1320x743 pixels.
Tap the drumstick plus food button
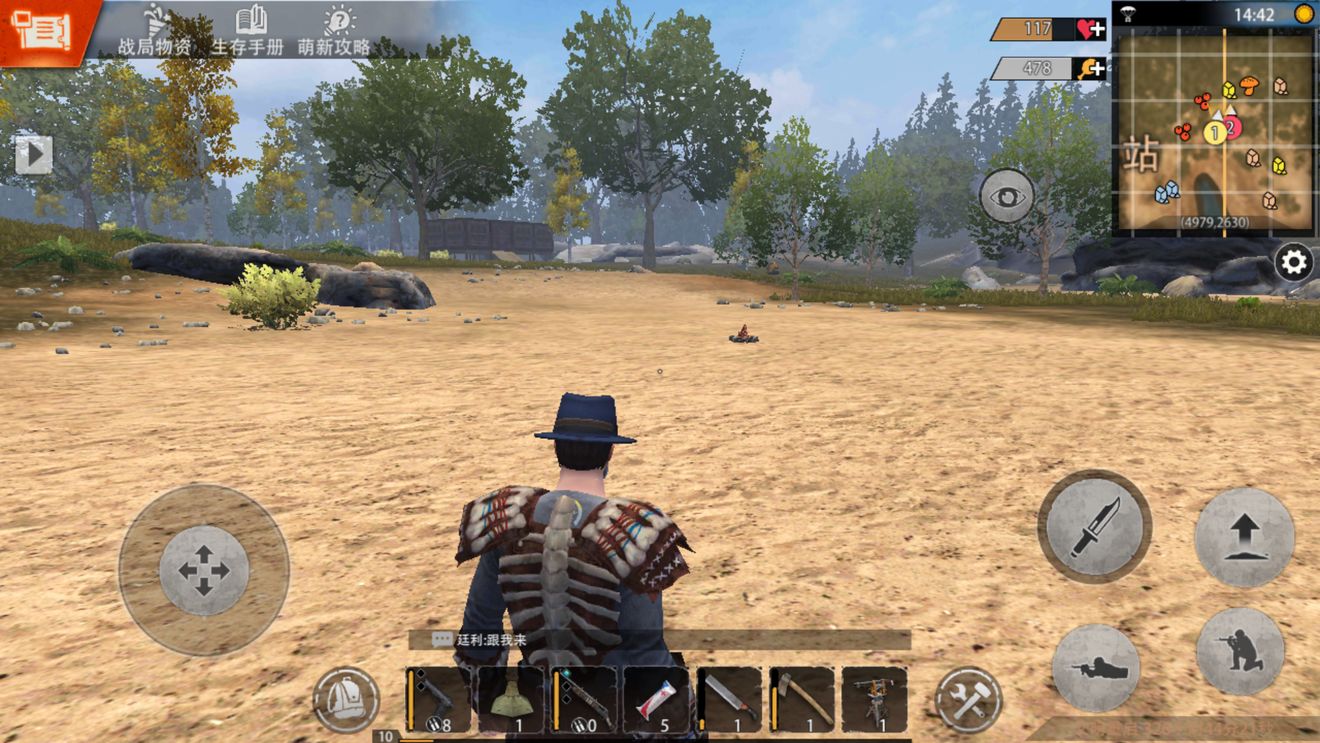pyautogui.click(x=1090, y=68)
